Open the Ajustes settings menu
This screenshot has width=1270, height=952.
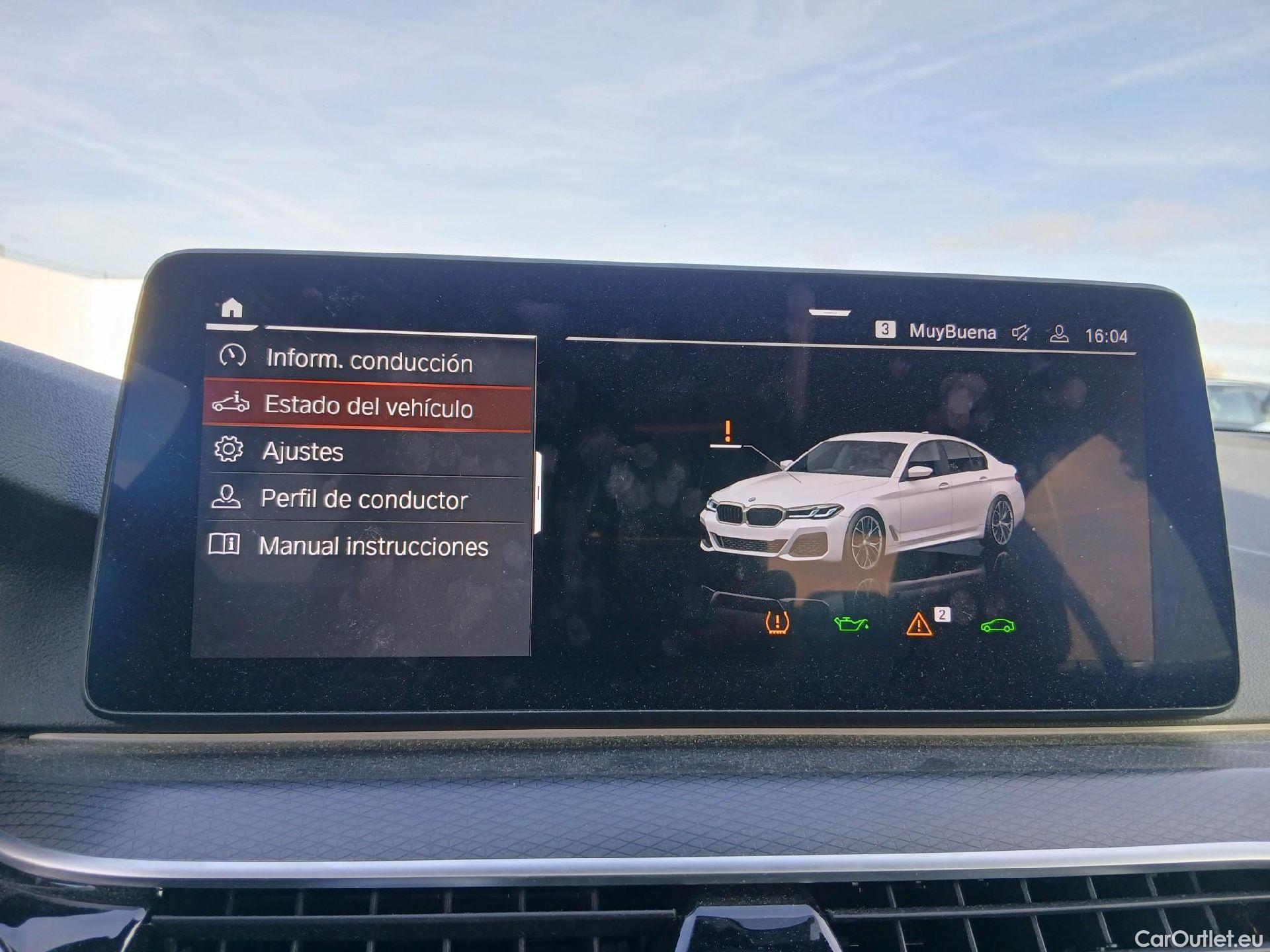302,452
